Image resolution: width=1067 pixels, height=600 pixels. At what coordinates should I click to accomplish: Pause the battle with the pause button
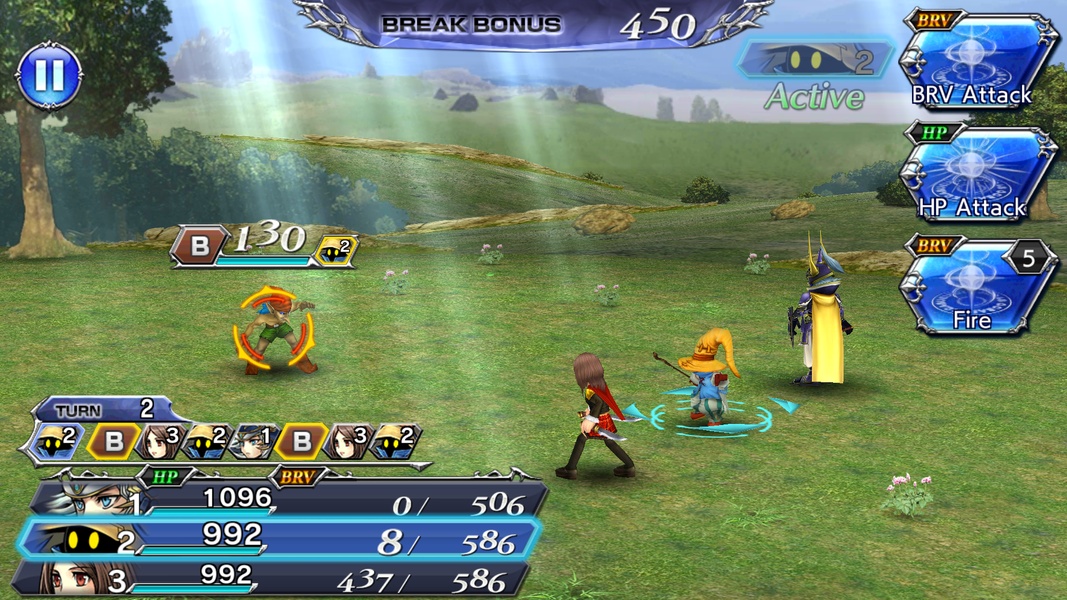(50, 74)
